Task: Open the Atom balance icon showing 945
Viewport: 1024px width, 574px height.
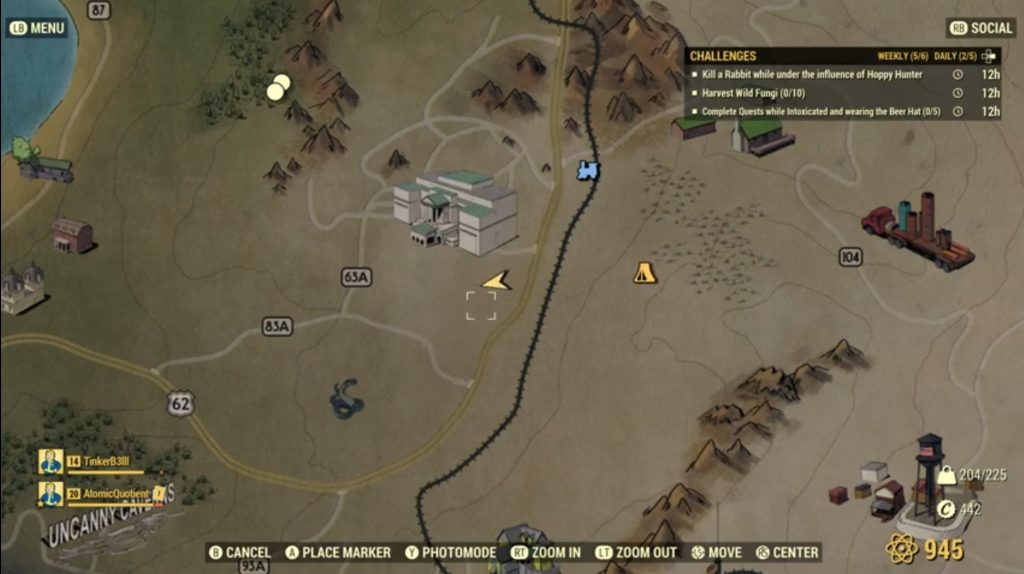Action: (x=902, y=549)
